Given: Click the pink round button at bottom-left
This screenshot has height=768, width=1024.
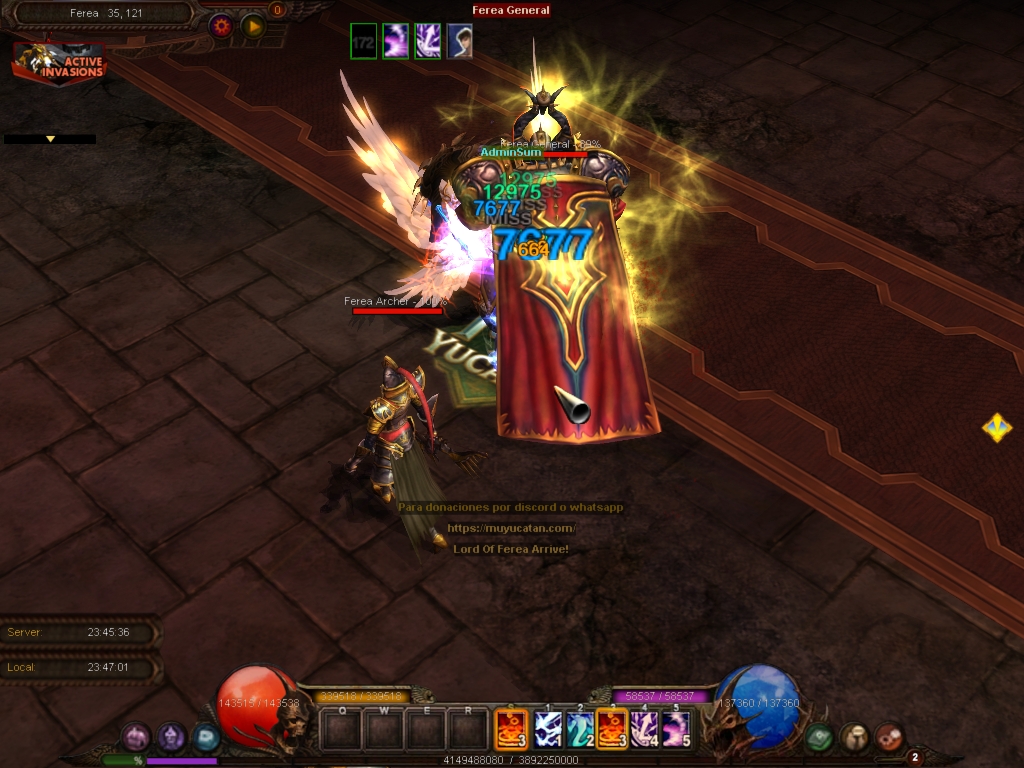Looking at the screenshot, I should (135, 738).
